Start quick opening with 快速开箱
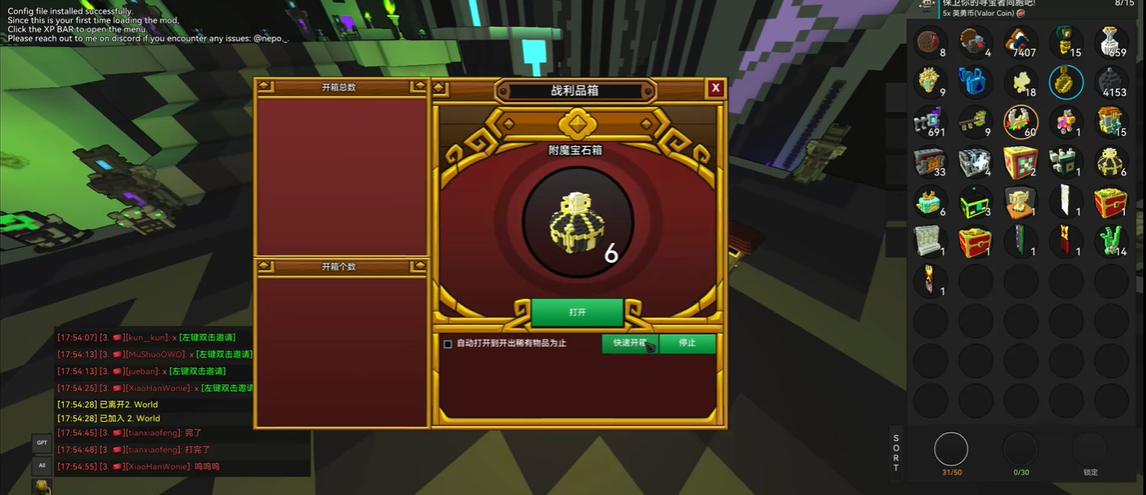Screen dimensions: 1146x495 coord(629,343)
